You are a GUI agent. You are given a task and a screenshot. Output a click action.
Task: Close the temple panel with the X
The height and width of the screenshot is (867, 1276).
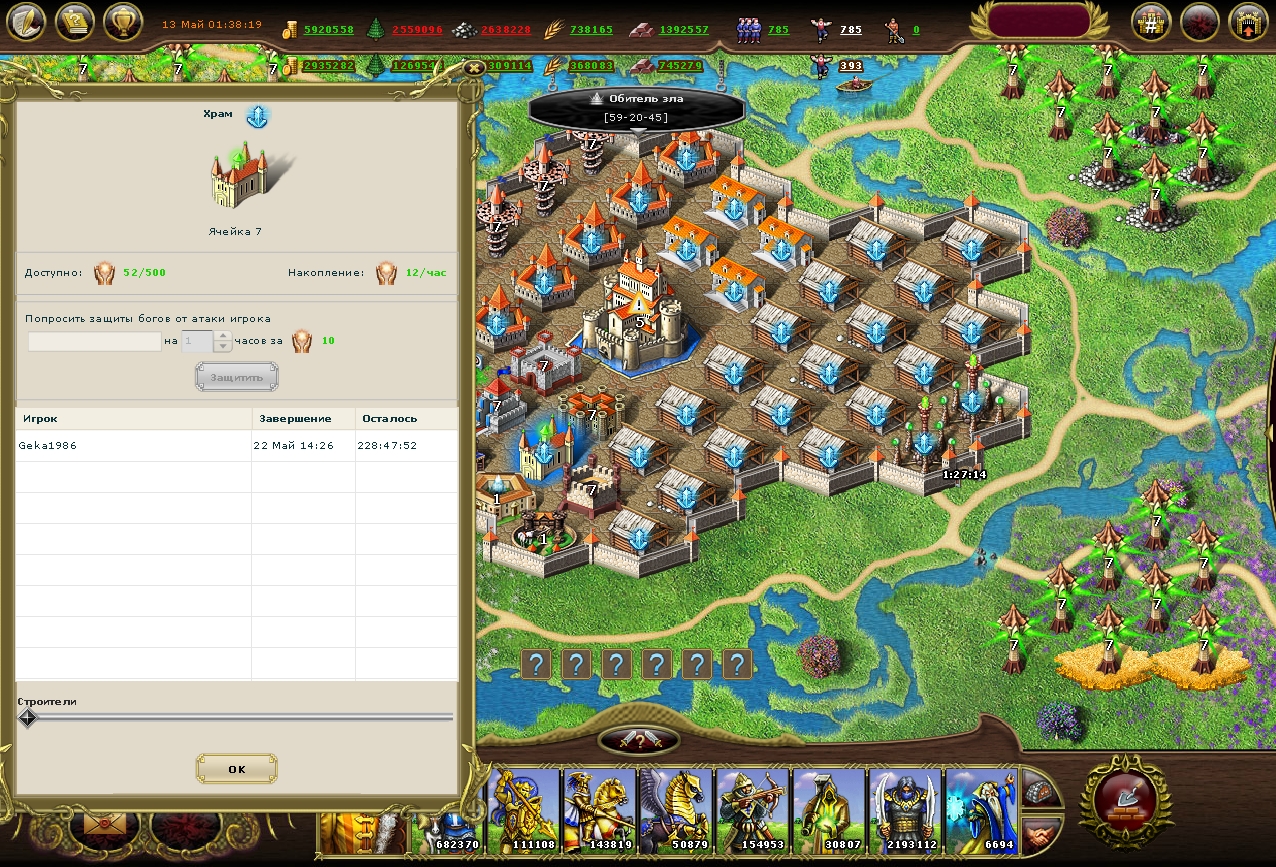474,67
